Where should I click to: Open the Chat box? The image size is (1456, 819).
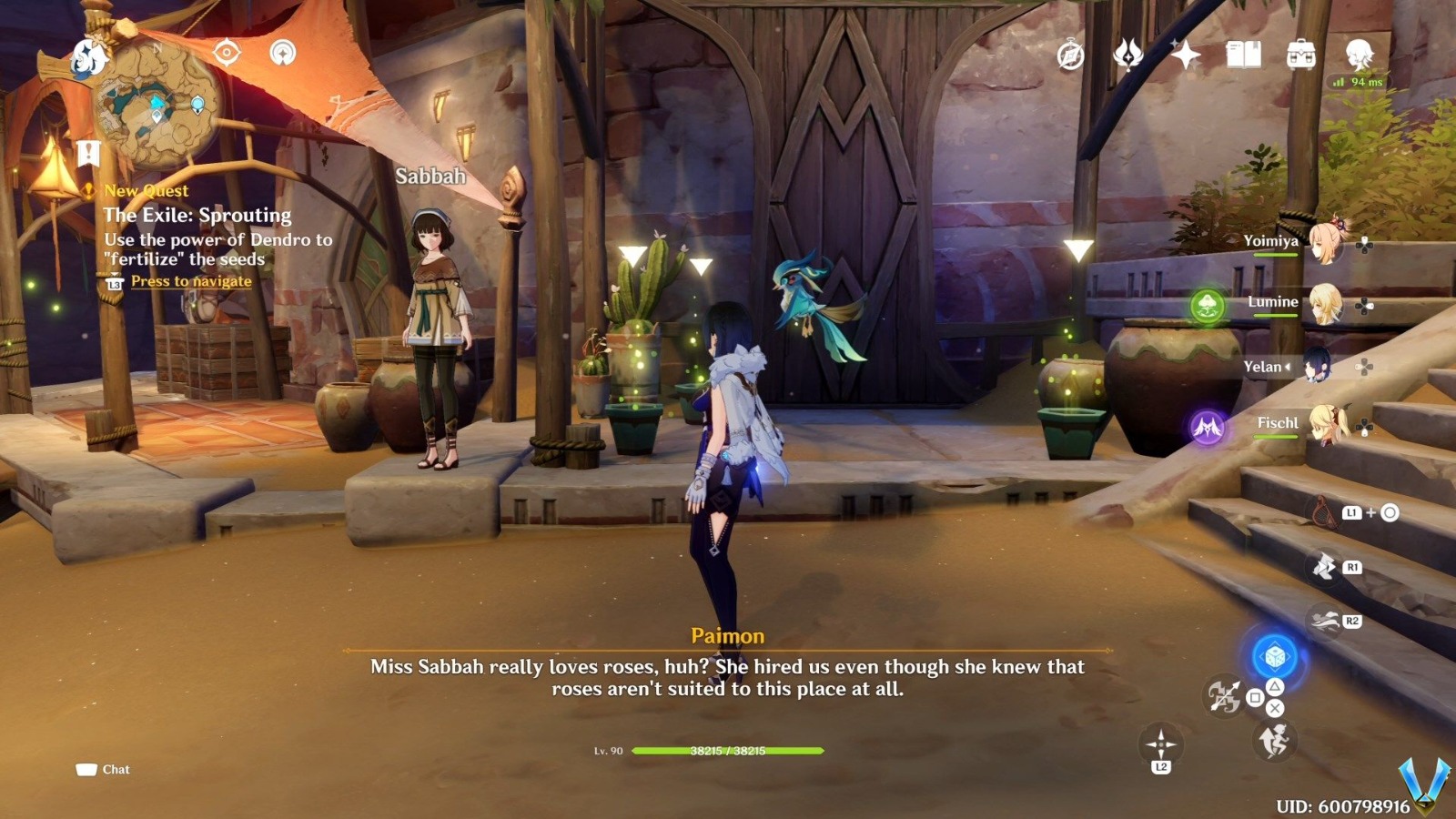(x=104, y=770)
